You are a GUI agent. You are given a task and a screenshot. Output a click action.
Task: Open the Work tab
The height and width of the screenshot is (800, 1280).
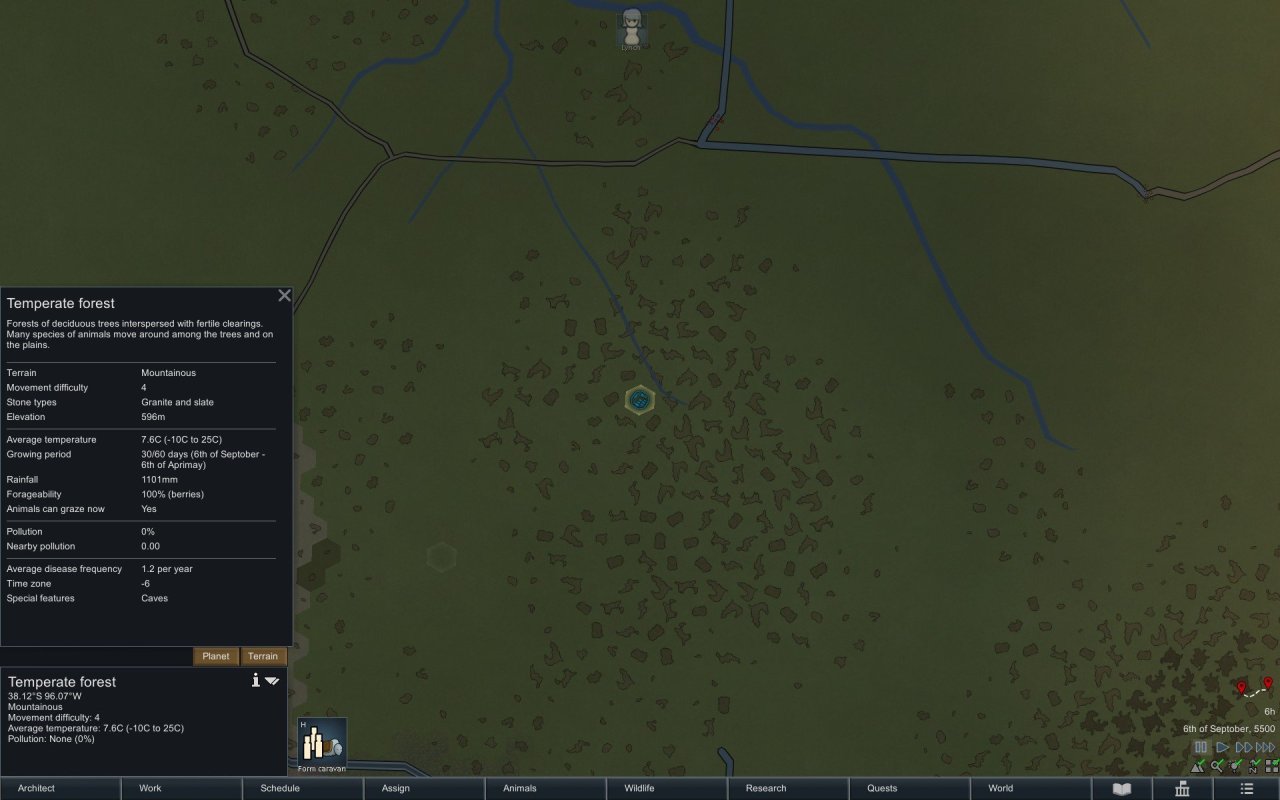pos(181,788)
